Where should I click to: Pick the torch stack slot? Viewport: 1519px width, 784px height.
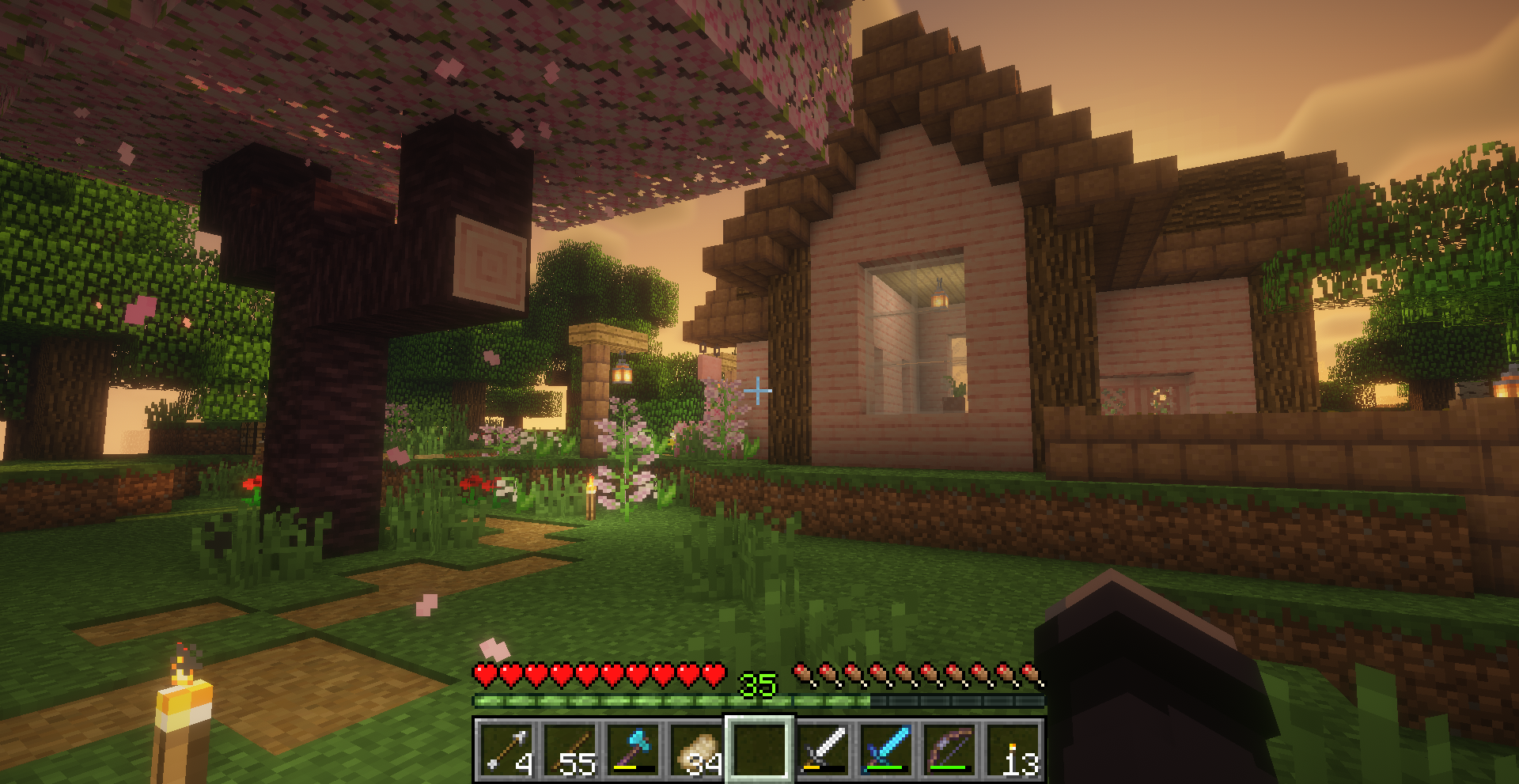pyautogui.click(x=1013, y=749)
